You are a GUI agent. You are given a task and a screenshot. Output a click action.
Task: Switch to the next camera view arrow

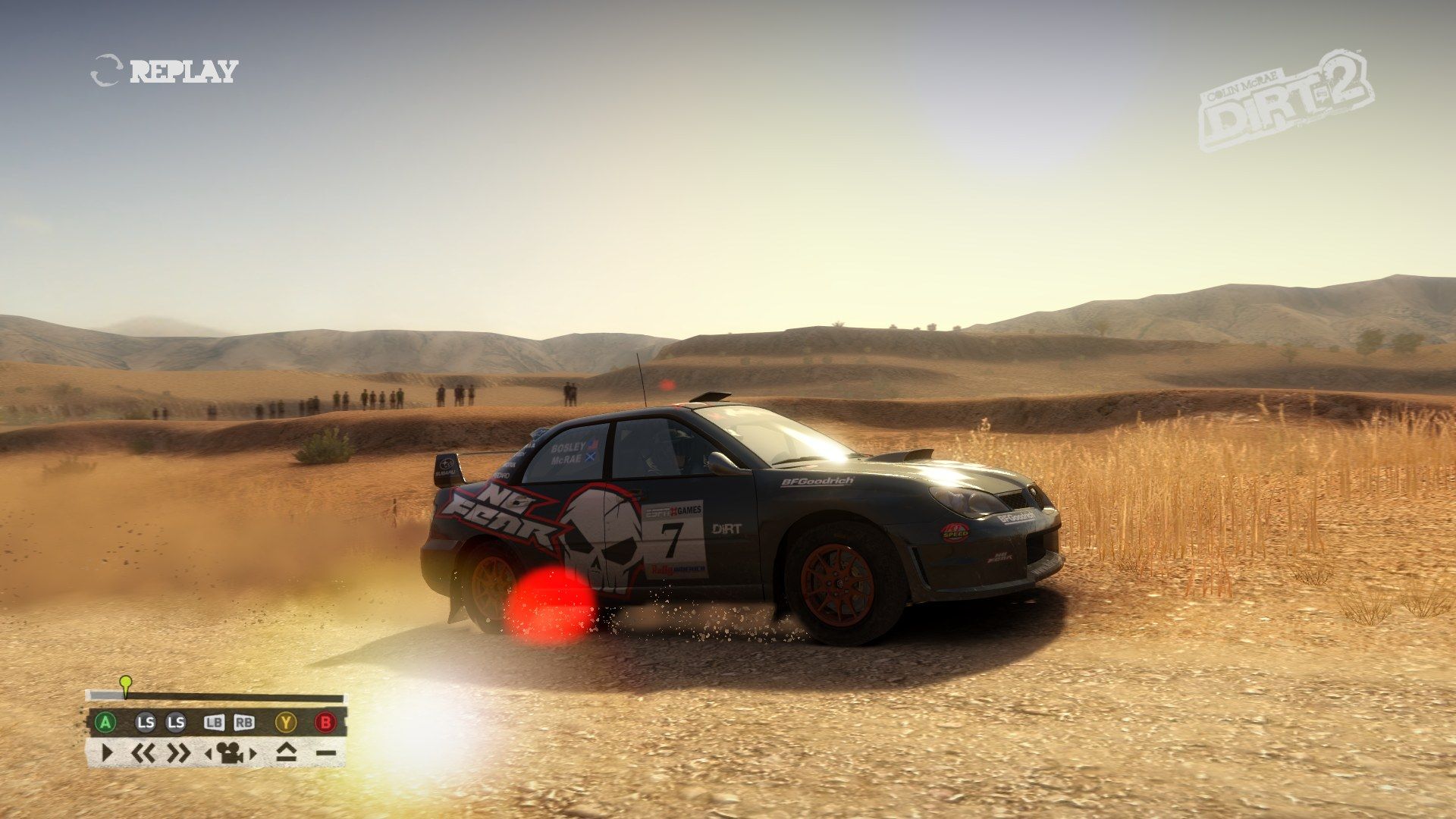(253, 754)
